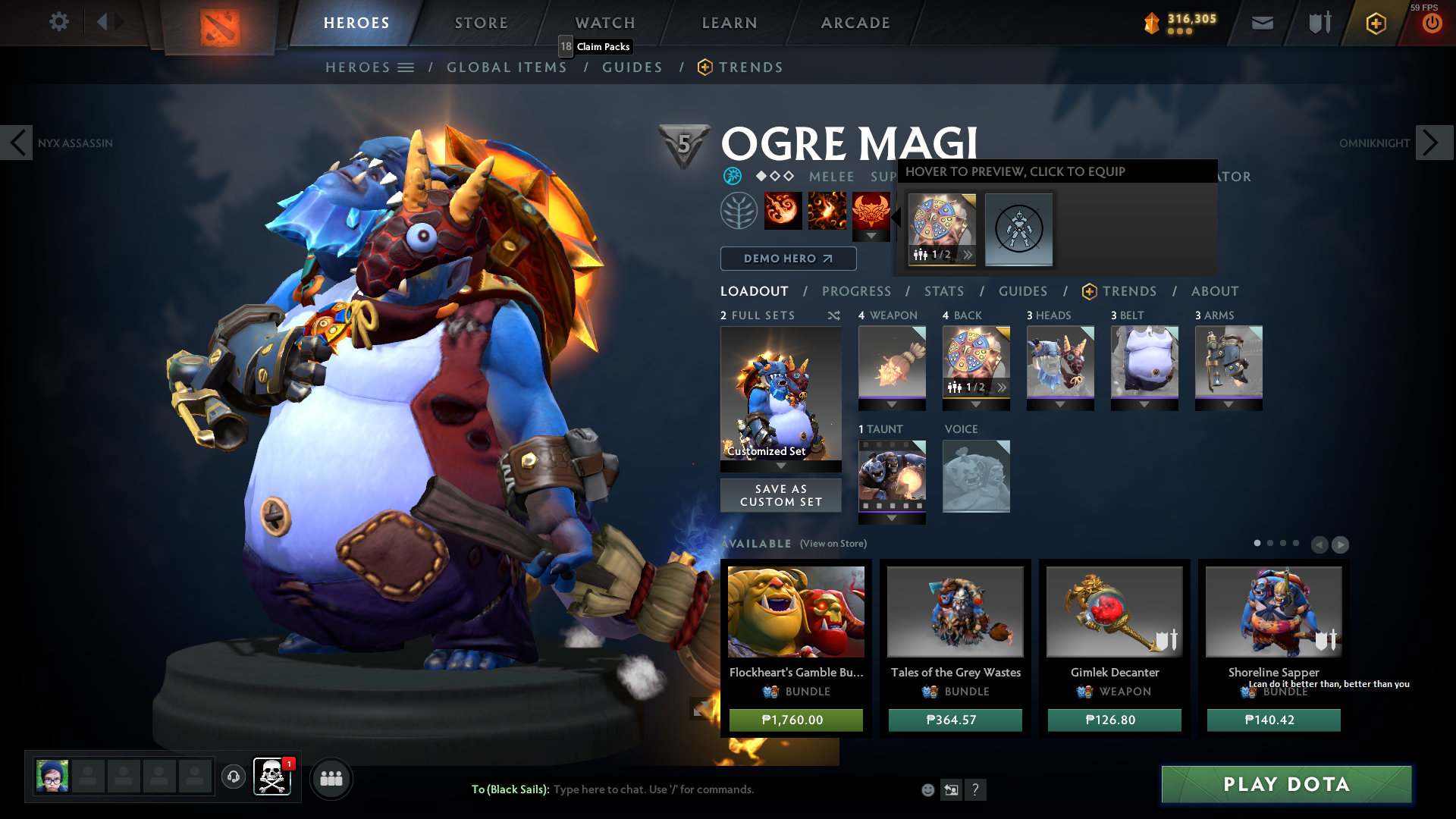Open the emoticon picker in chat

[927, 789]
